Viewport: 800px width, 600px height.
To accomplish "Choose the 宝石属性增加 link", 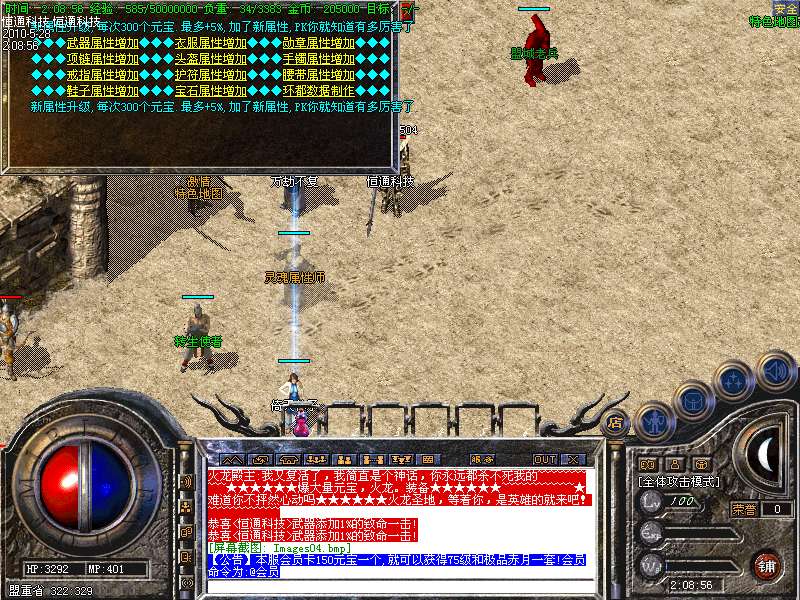I will (x=210, y=90).
